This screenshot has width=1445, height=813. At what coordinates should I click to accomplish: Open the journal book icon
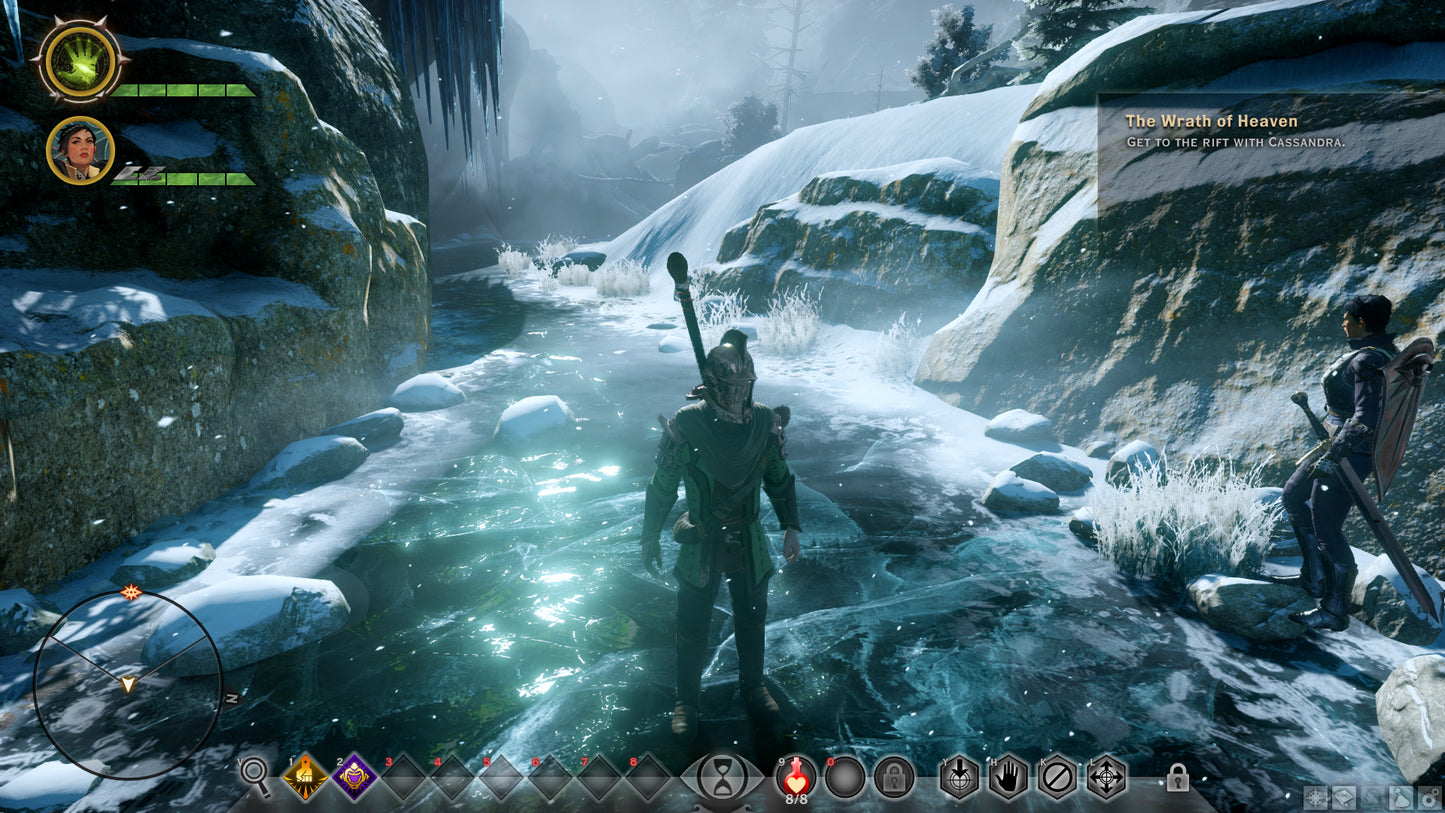tap(1343, 797)
